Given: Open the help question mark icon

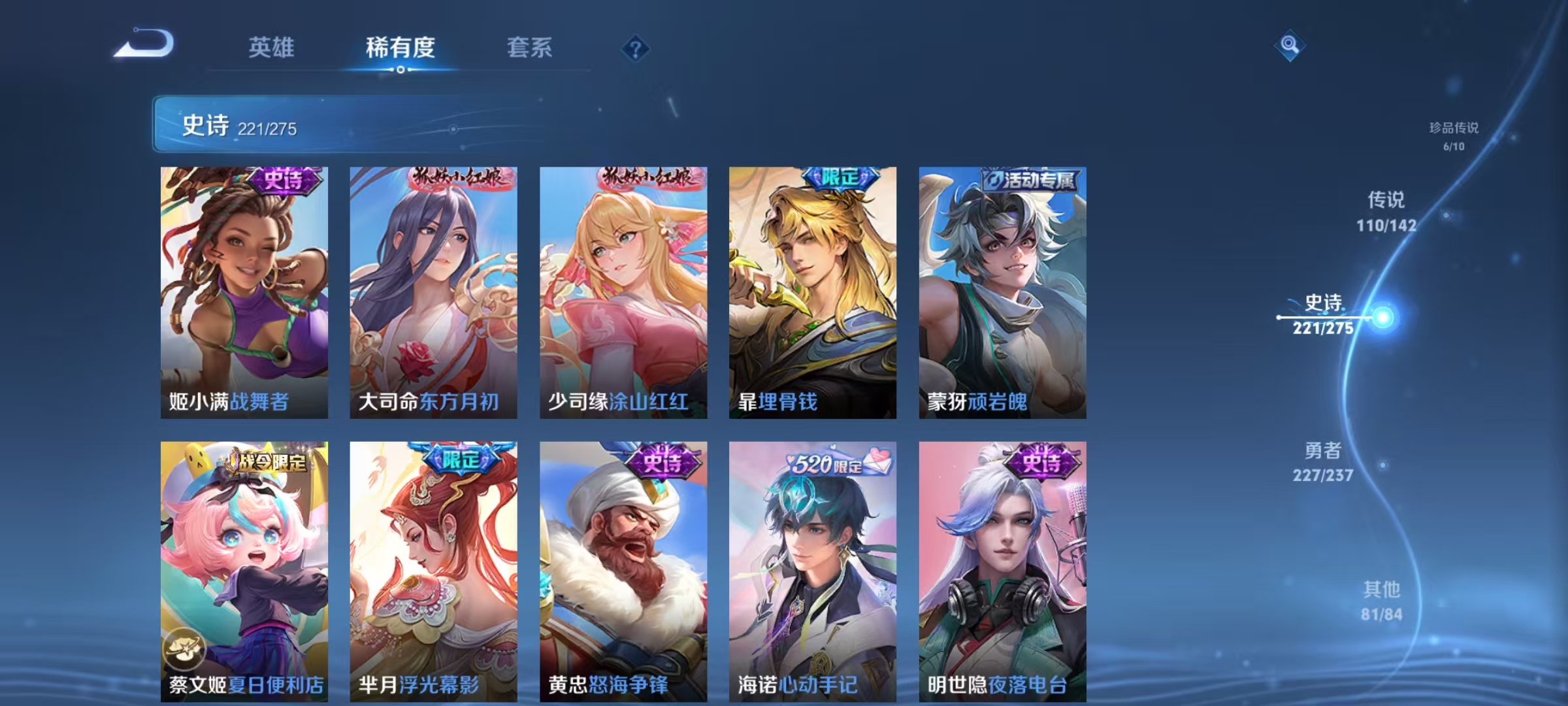Looking at the screenshot, I should (x=634, y=50).
